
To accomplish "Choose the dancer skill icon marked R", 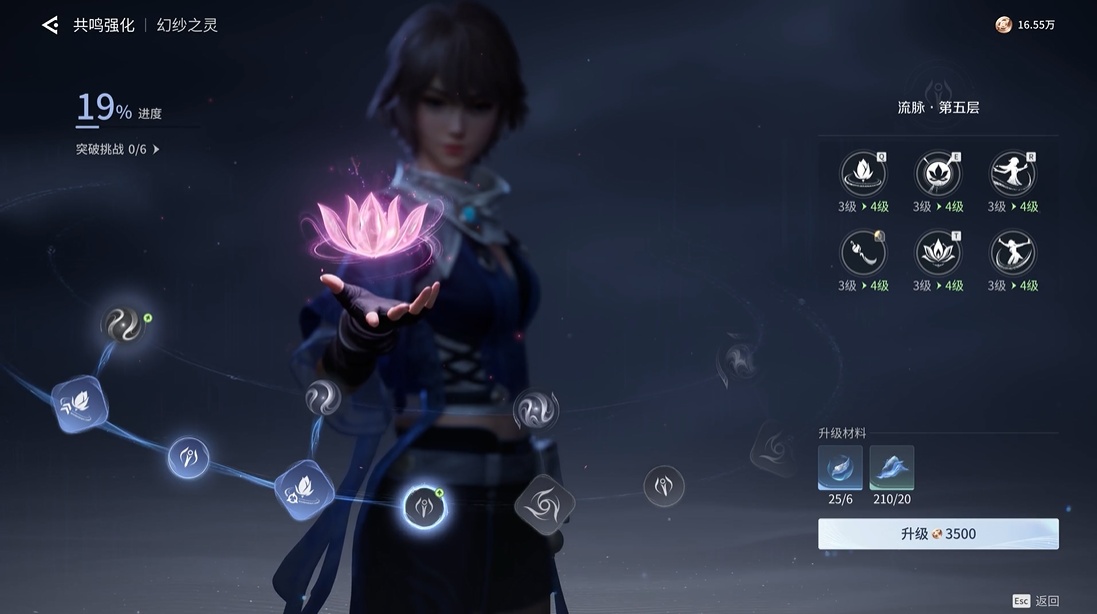I will [1012, 174].
